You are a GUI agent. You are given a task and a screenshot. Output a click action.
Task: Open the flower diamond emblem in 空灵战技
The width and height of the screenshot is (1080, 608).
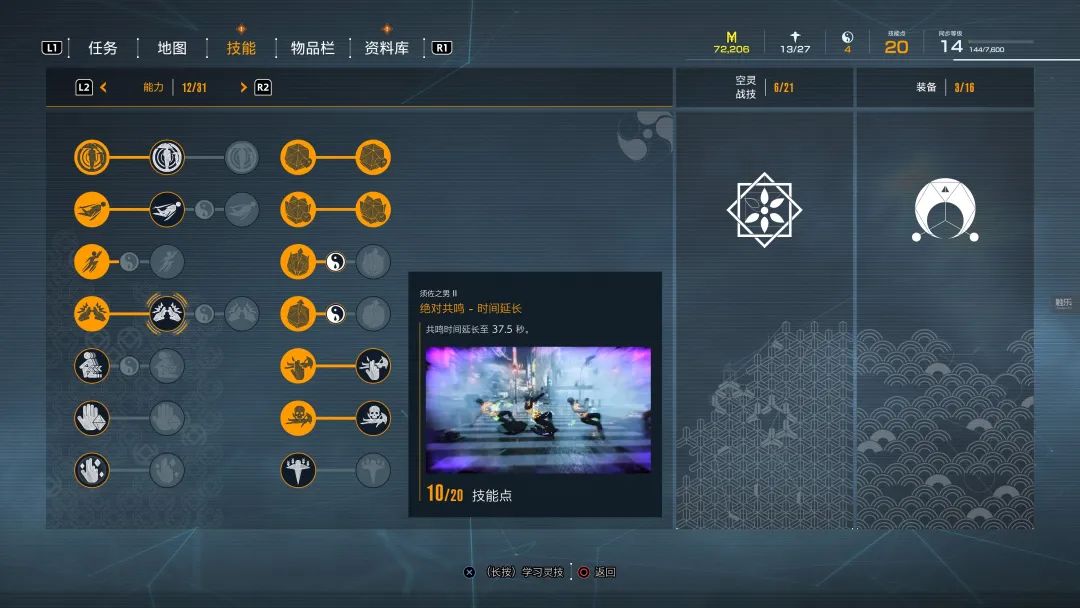[x=765, y=210]
